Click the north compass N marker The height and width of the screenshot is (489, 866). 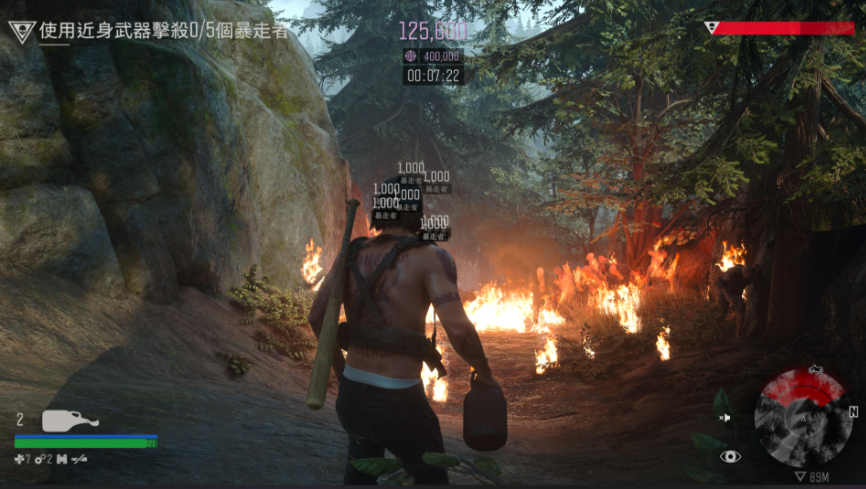point(853,411)
